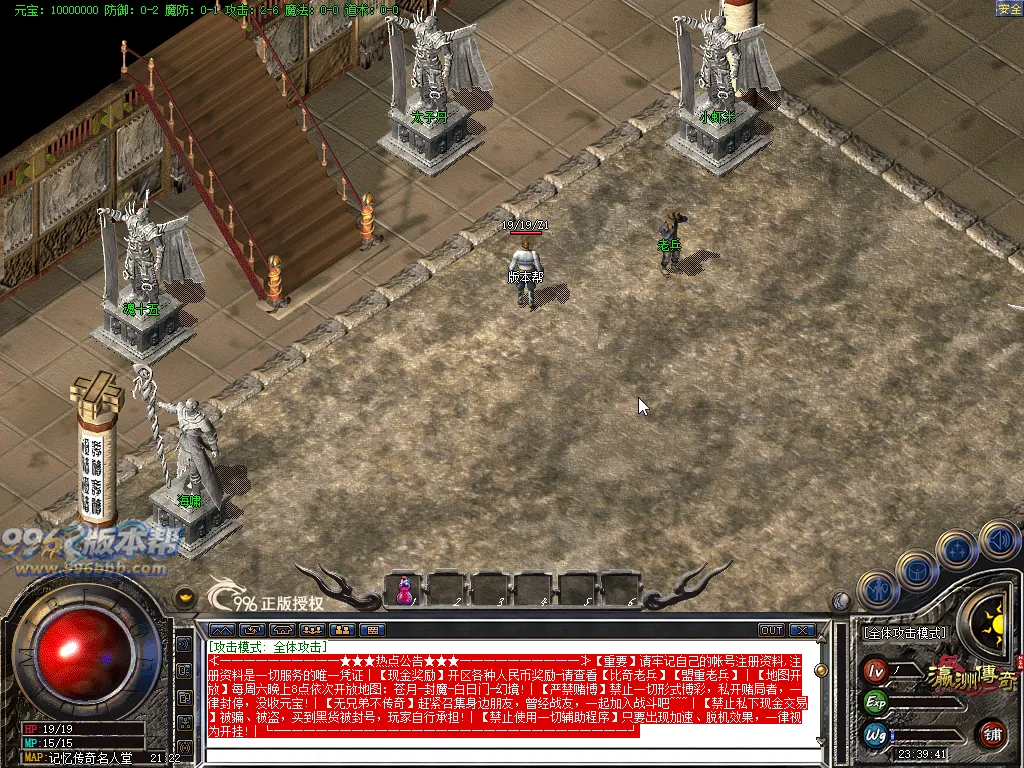1024x768 pixels.
Task: Toggle the top chat channel side button
Action: click(184, 643)
